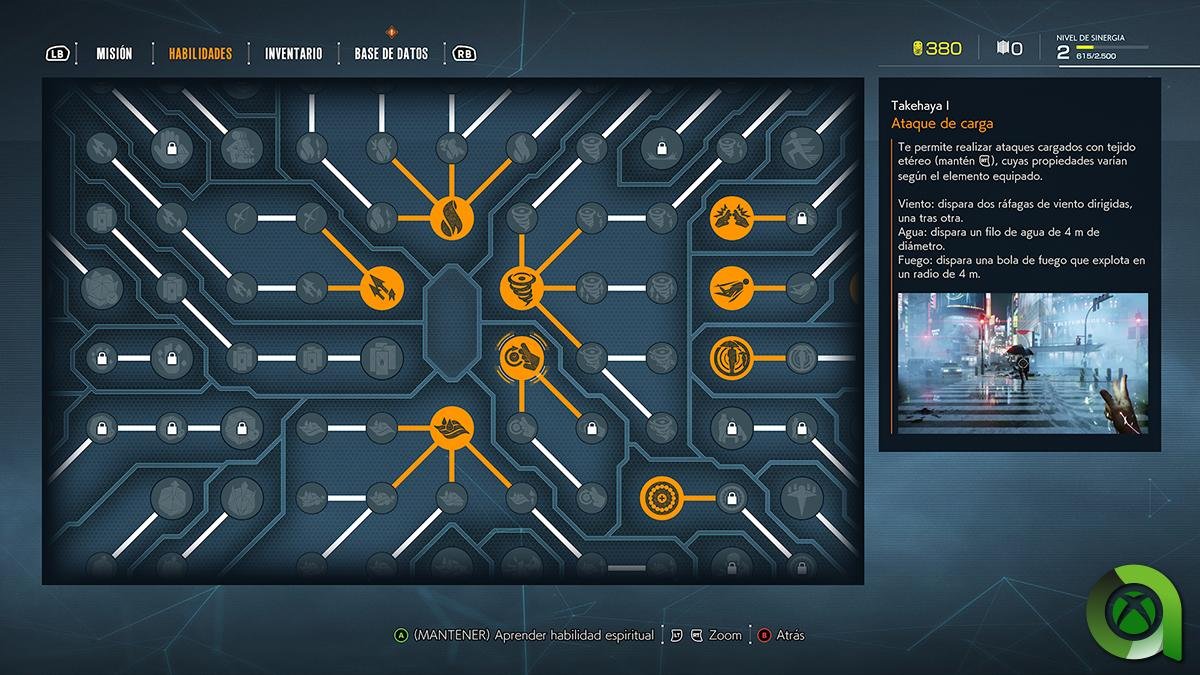Choose the orange fire arrows skill node
The height and width of the screenshot is (675, 1200).
coord(382,288)
